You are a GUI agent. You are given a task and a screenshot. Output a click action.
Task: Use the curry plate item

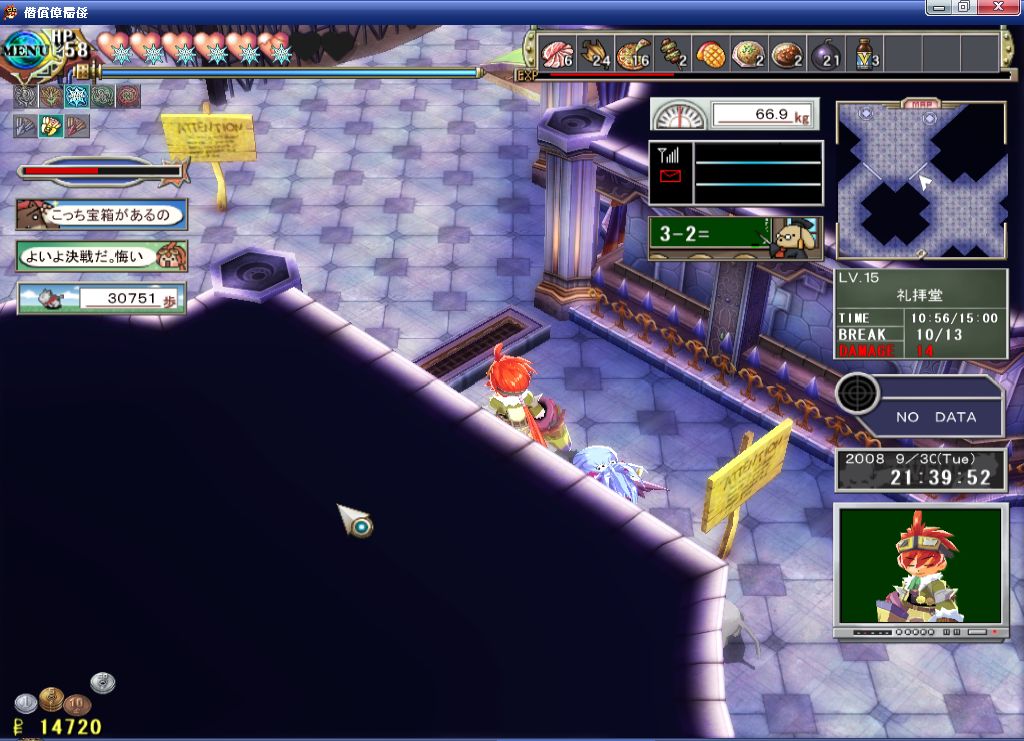tap(788, 52)
